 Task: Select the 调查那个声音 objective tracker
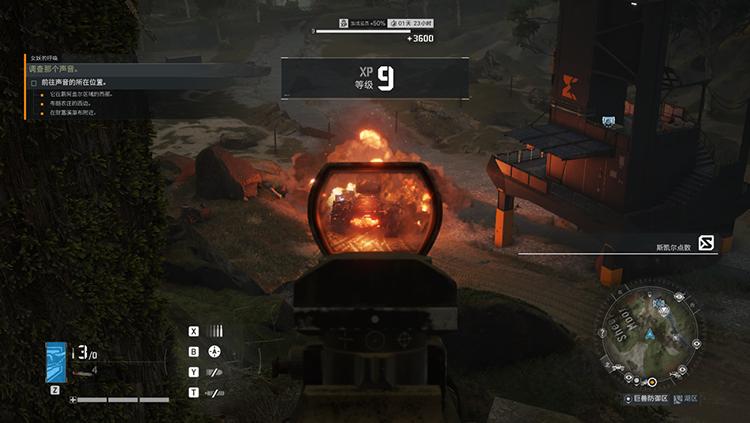63,70
